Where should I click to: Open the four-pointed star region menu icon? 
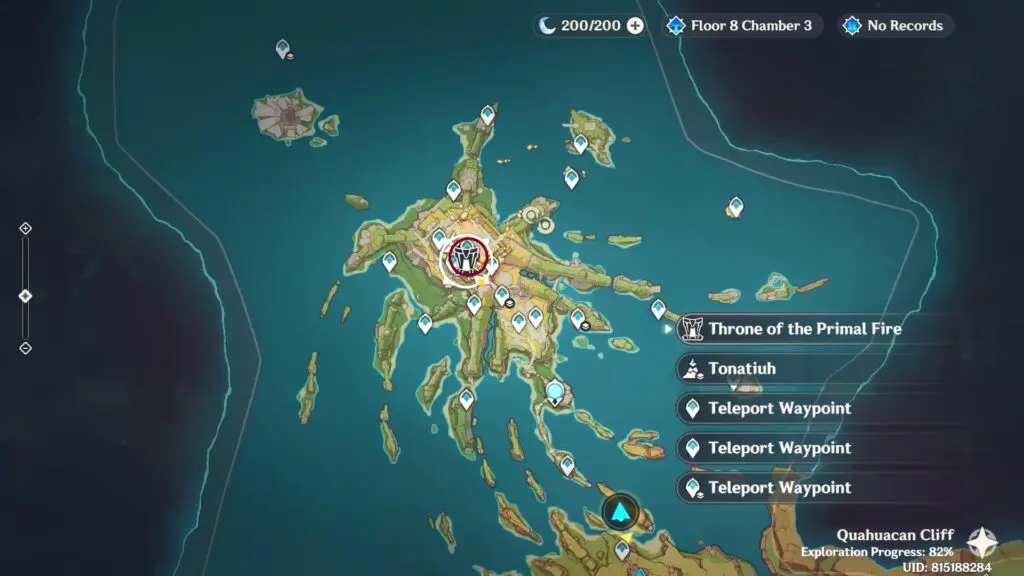pos(982,543)
